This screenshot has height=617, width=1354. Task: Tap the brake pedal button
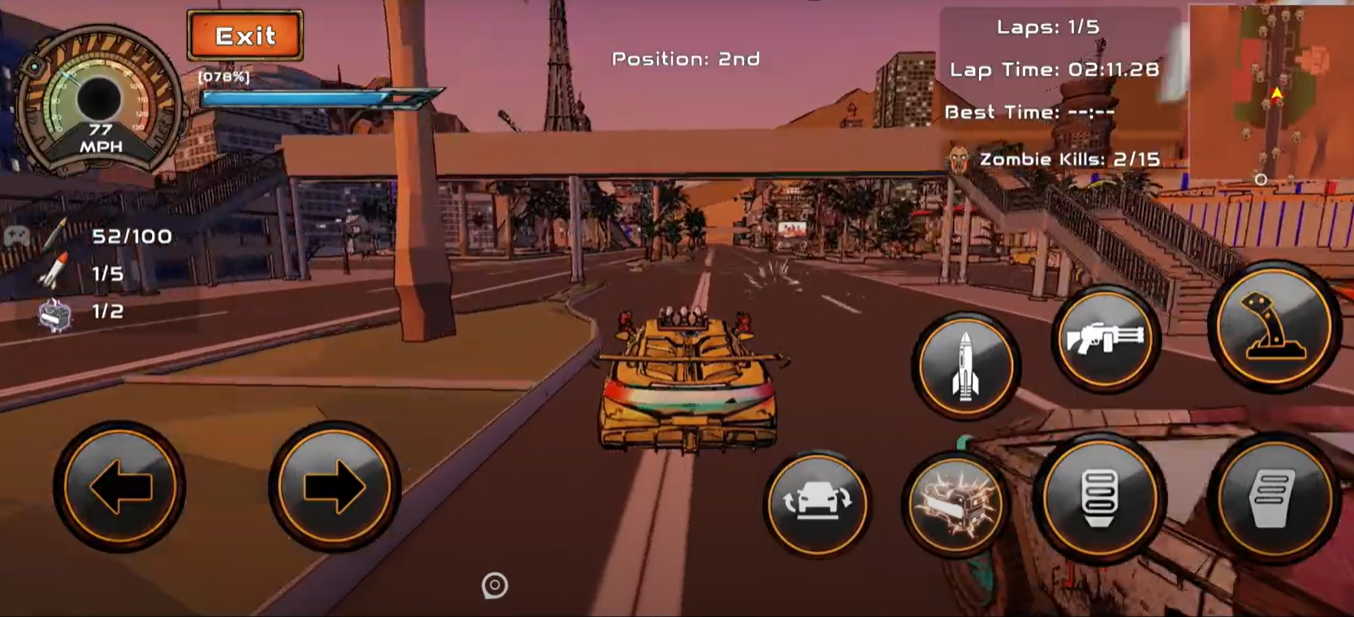pyautogui.click(x=1099, y=498)
